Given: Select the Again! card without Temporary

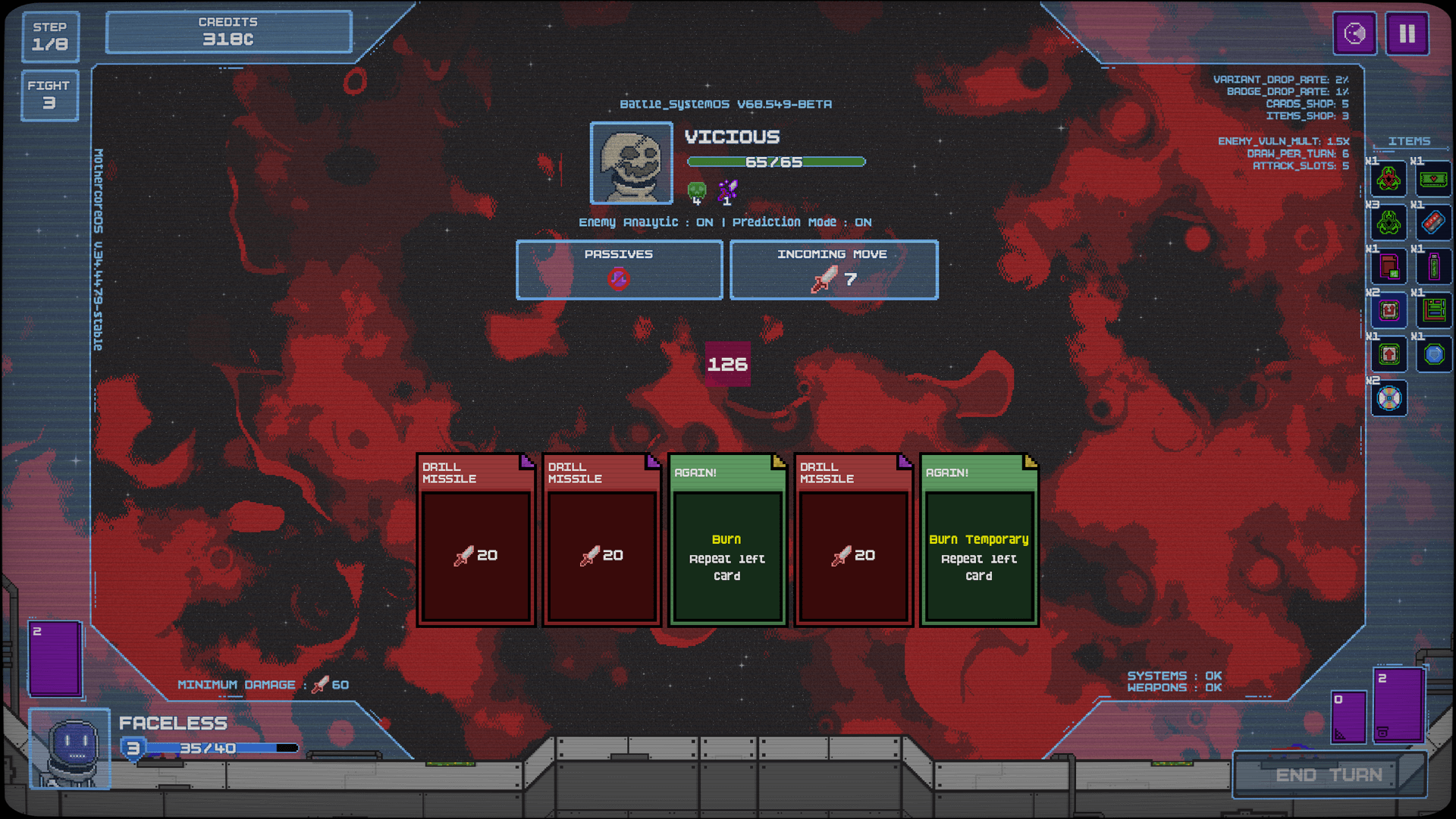Looking at the screenshot, I should pyautogui.click(x=726, y=540).
